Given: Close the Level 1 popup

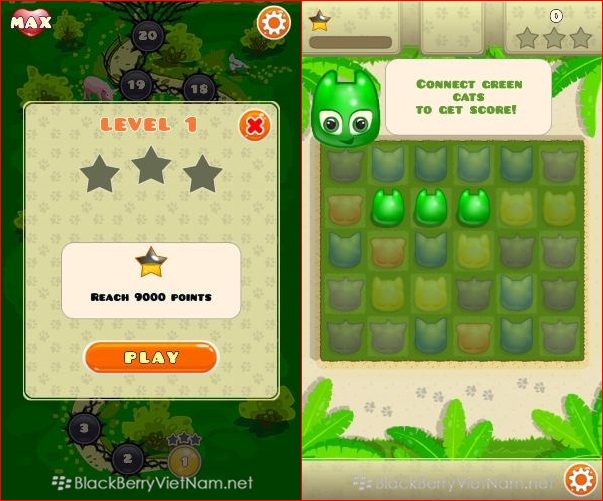Looking at the screenshot, I should click(x=256, y=125).
